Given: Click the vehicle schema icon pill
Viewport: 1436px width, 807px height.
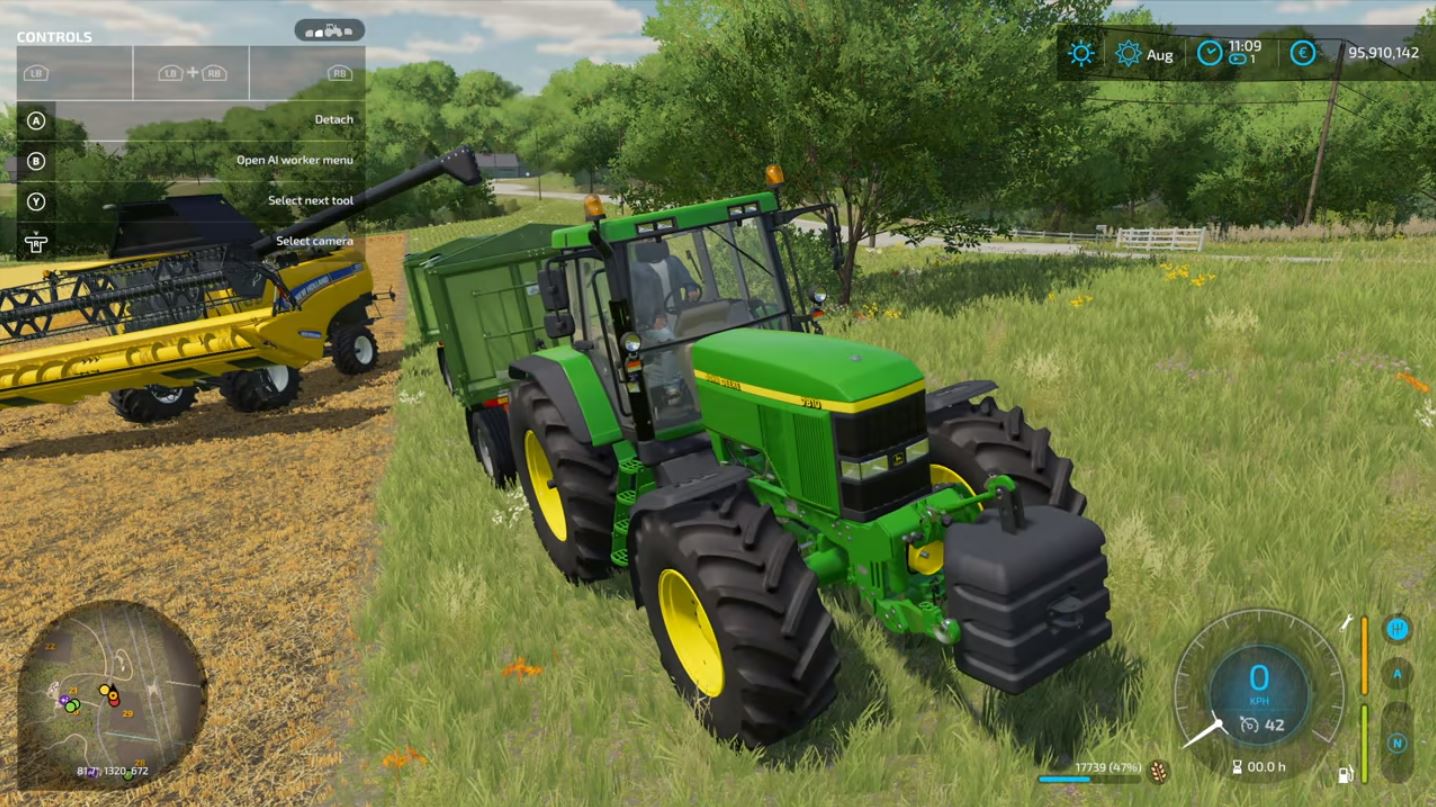Looking at the screenshot, I should (329, 31).
